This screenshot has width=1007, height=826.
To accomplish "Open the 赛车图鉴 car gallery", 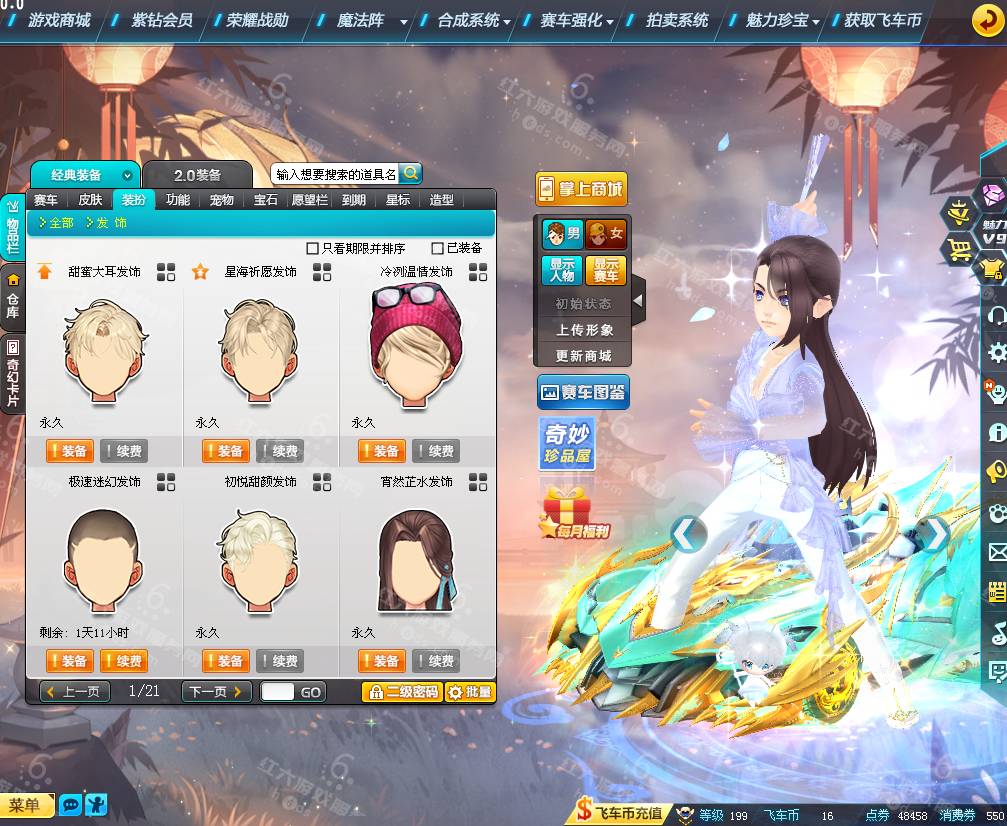I will pos(582,392).
